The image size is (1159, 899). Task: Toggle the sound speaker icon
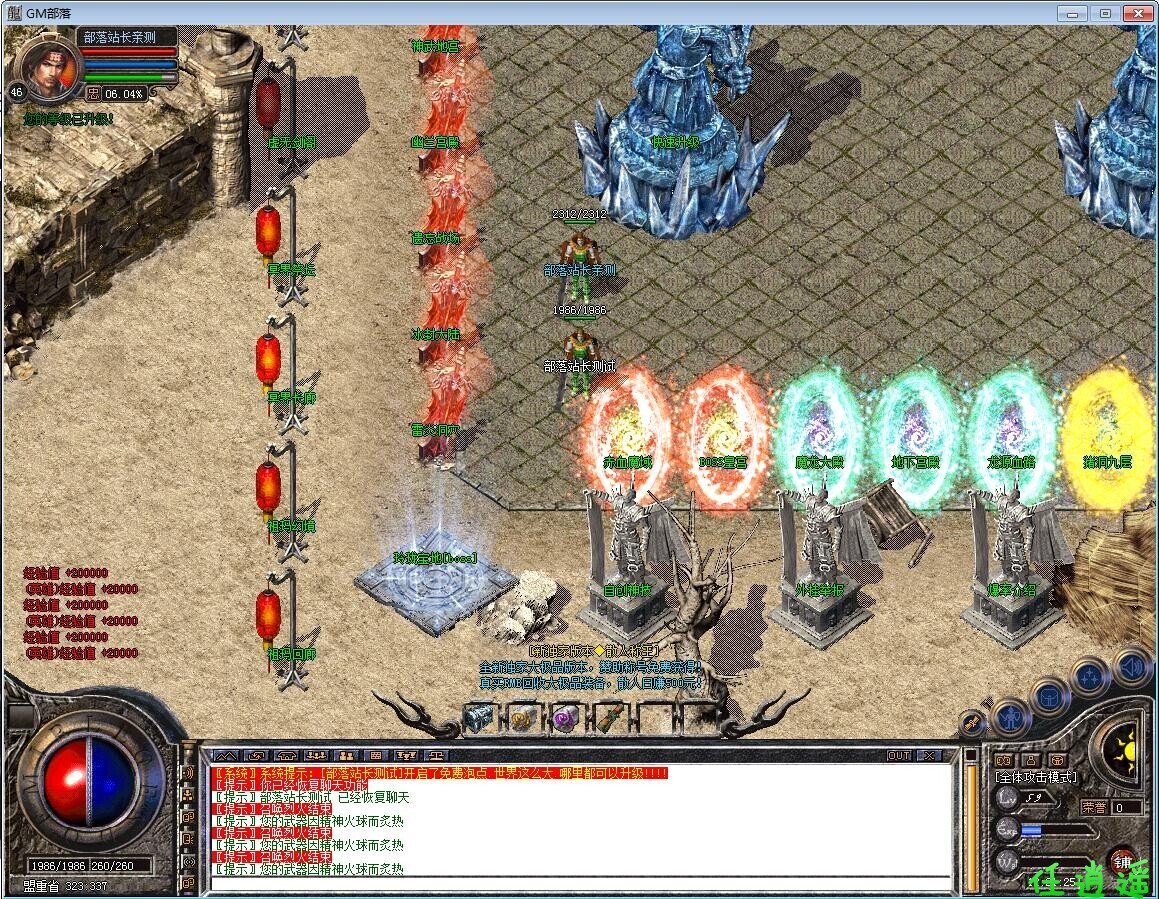coord(1131,665)
